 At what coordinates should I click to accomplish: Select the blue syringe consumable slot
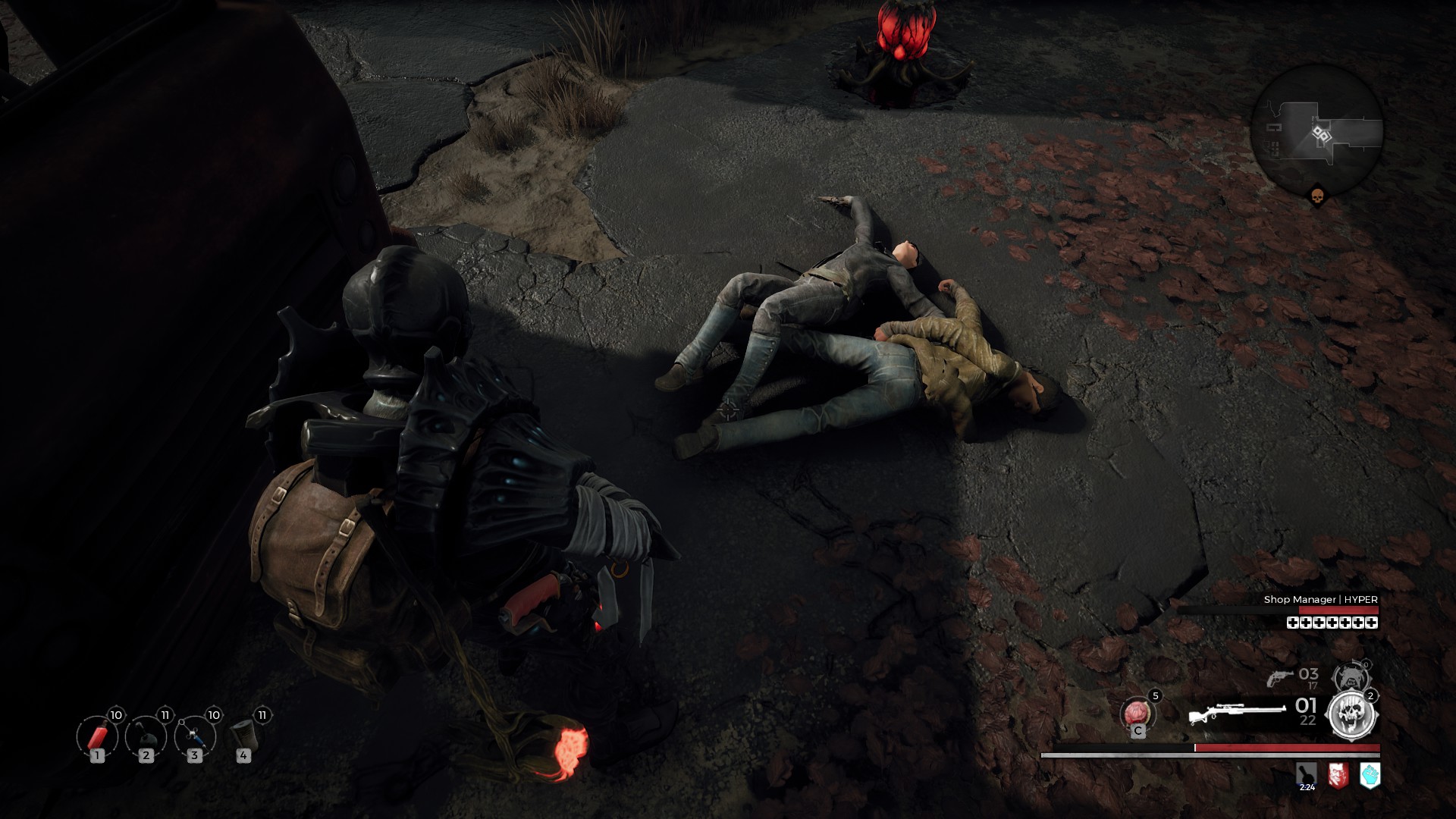coord(194,736)
